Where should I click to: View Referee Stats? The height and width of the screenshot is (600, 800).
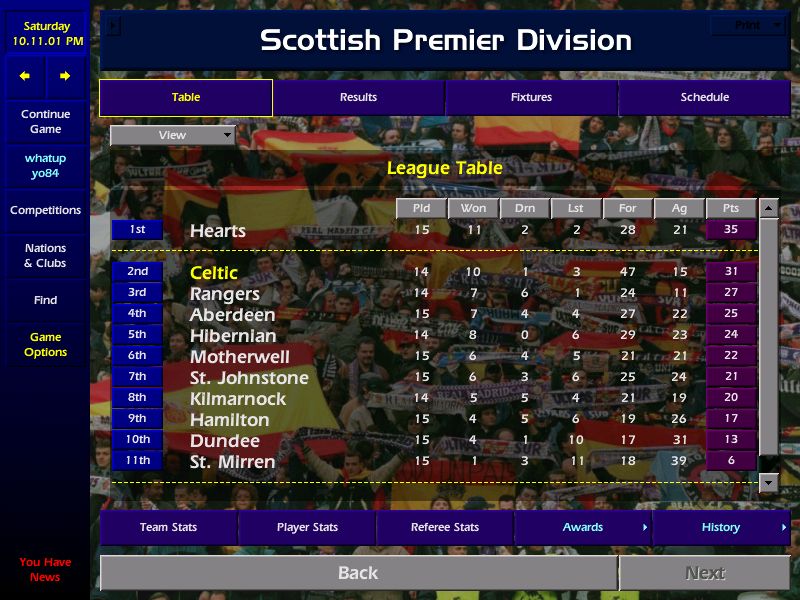tap(445, 527)
